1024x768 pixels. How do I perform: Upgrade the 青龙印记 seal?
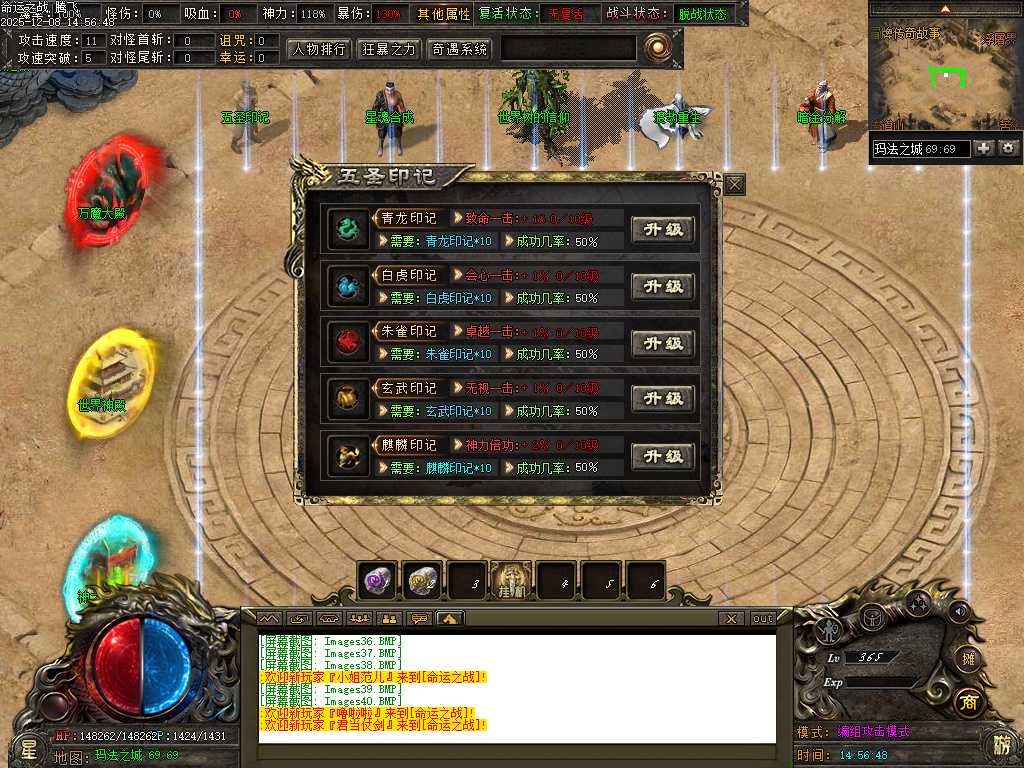point(662,229)
